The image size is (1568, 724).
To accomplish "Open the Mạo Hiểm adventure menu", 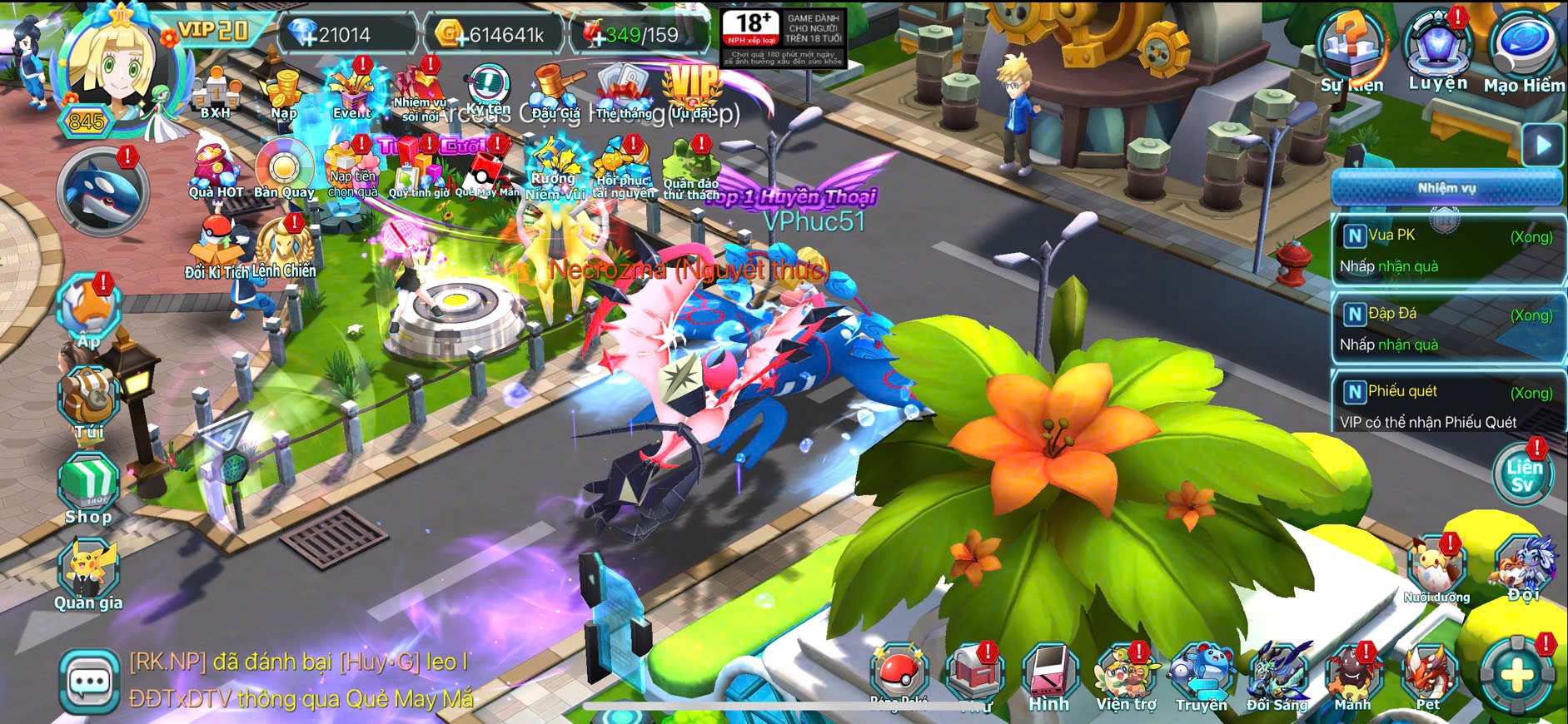I will [x=1523, y=50].
